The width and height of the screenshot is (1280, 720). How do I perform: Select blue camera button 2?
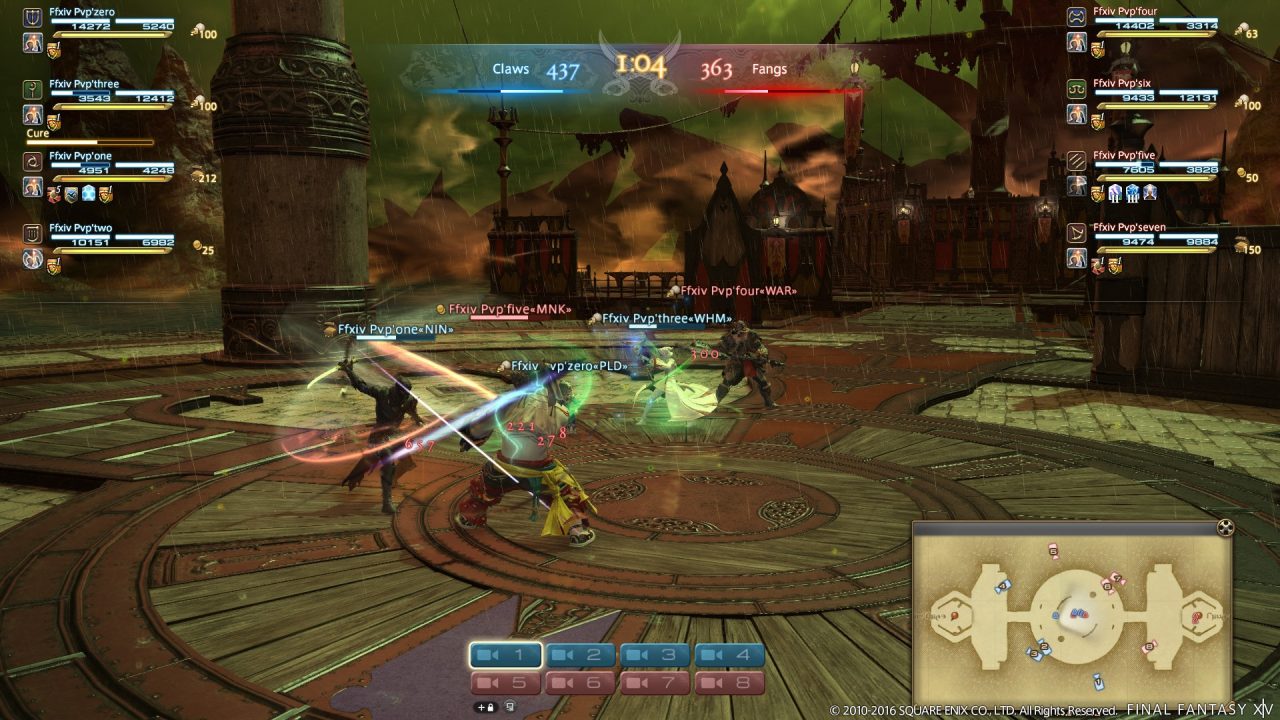point(580,655)
